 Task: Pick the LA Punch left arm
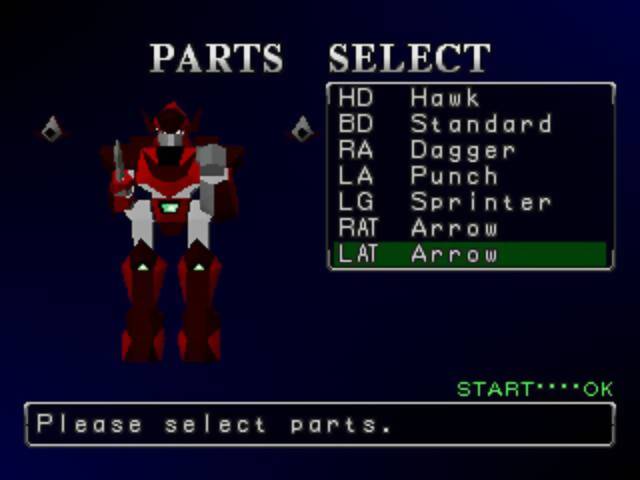point(470,176)
